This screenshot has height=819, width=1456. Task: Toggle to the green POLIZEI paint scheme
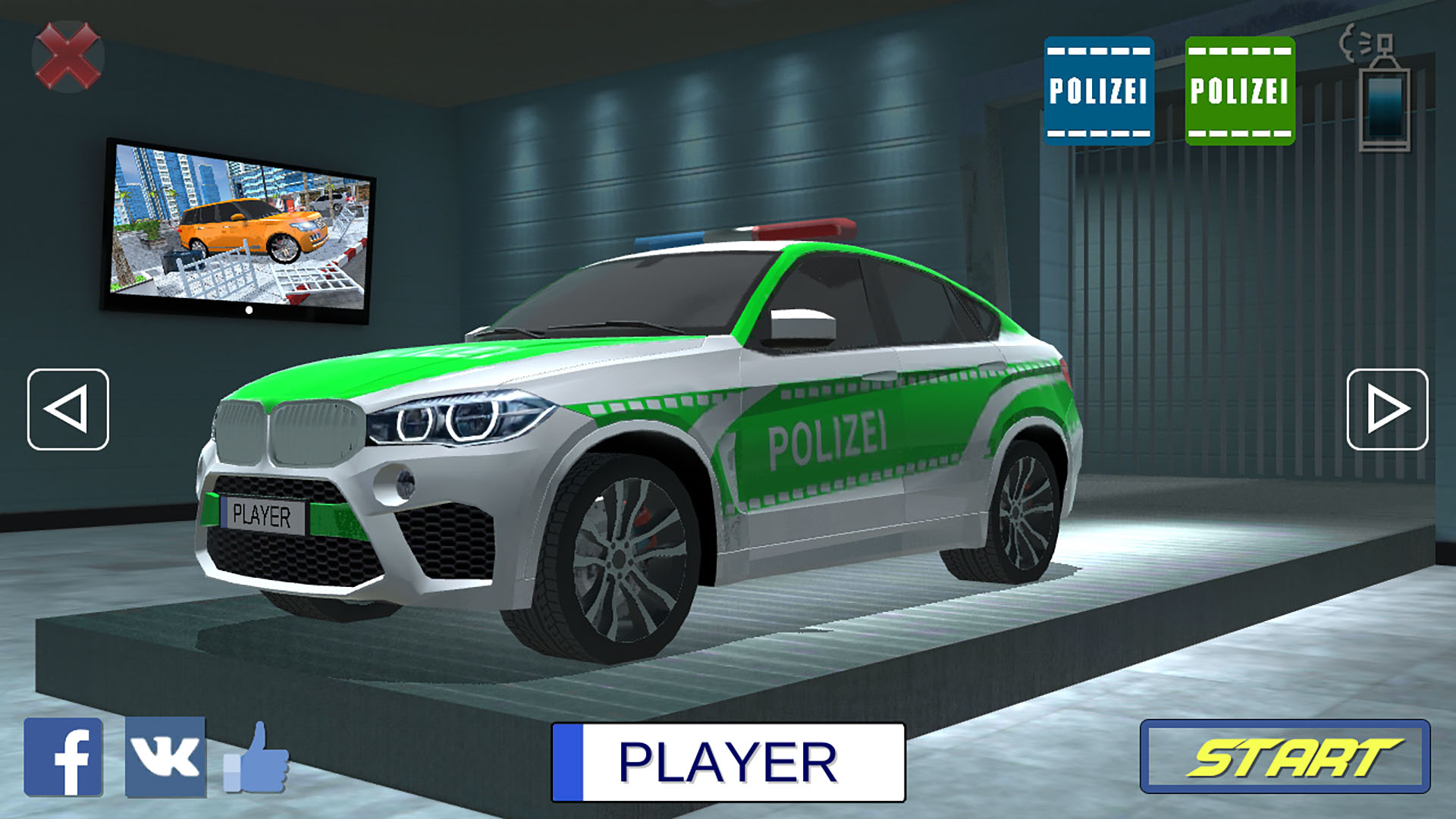(x=1242, y=89)
